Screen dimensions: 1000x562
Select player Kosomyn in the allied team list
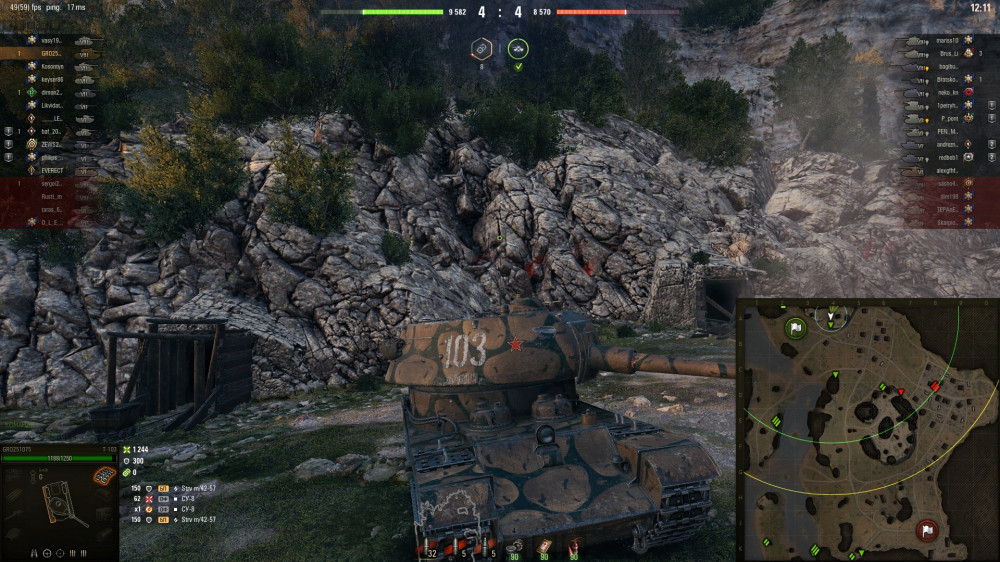53,66
